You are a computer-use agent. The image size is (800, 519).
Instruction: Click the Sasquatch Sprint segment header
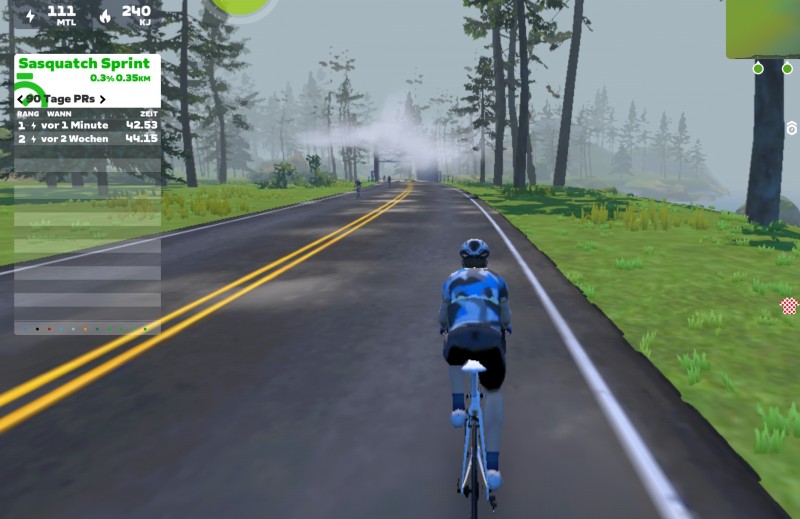tap(84, 64)
